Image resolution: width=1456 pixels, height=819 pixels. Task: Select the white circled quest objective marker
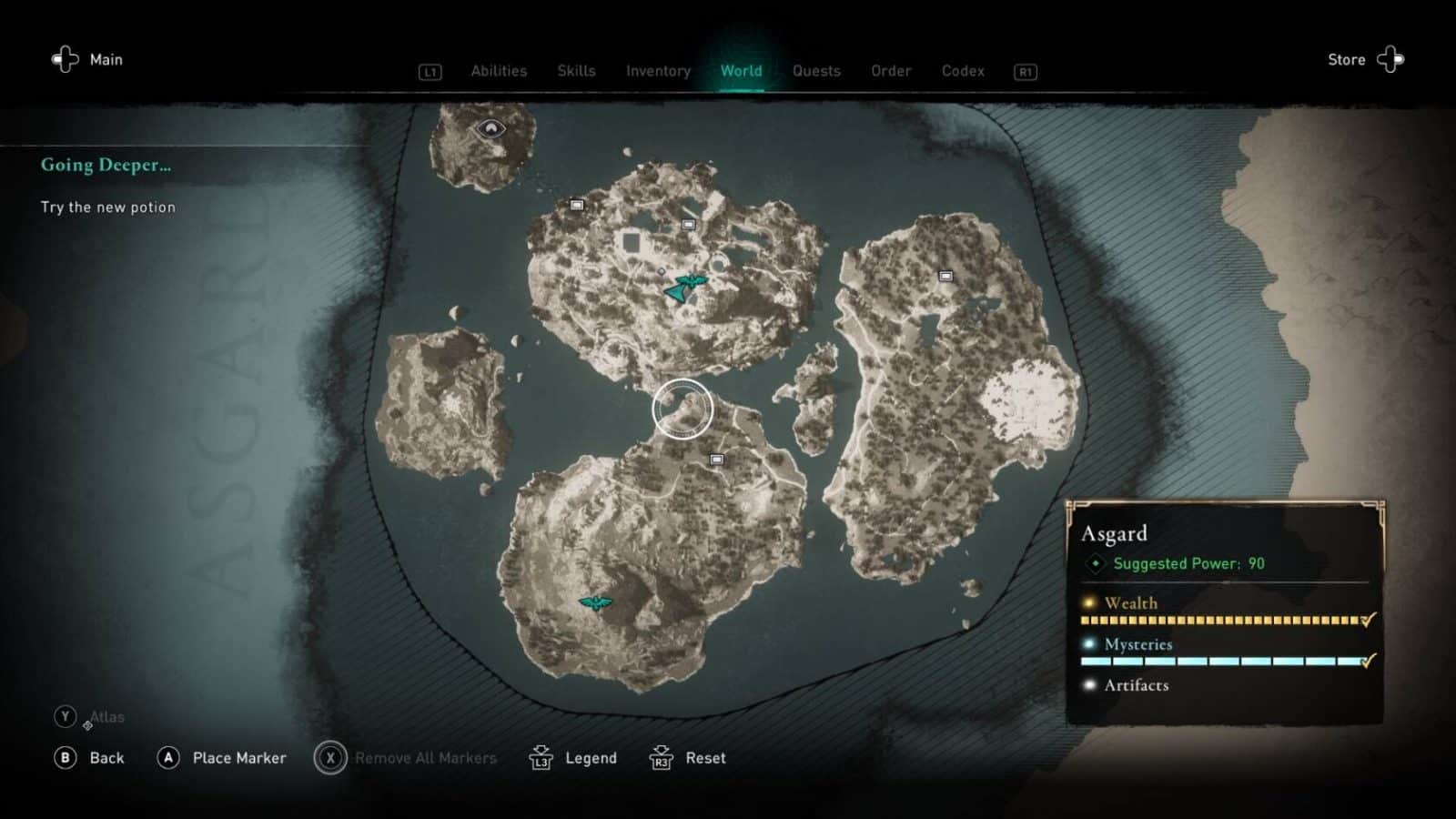682,409
